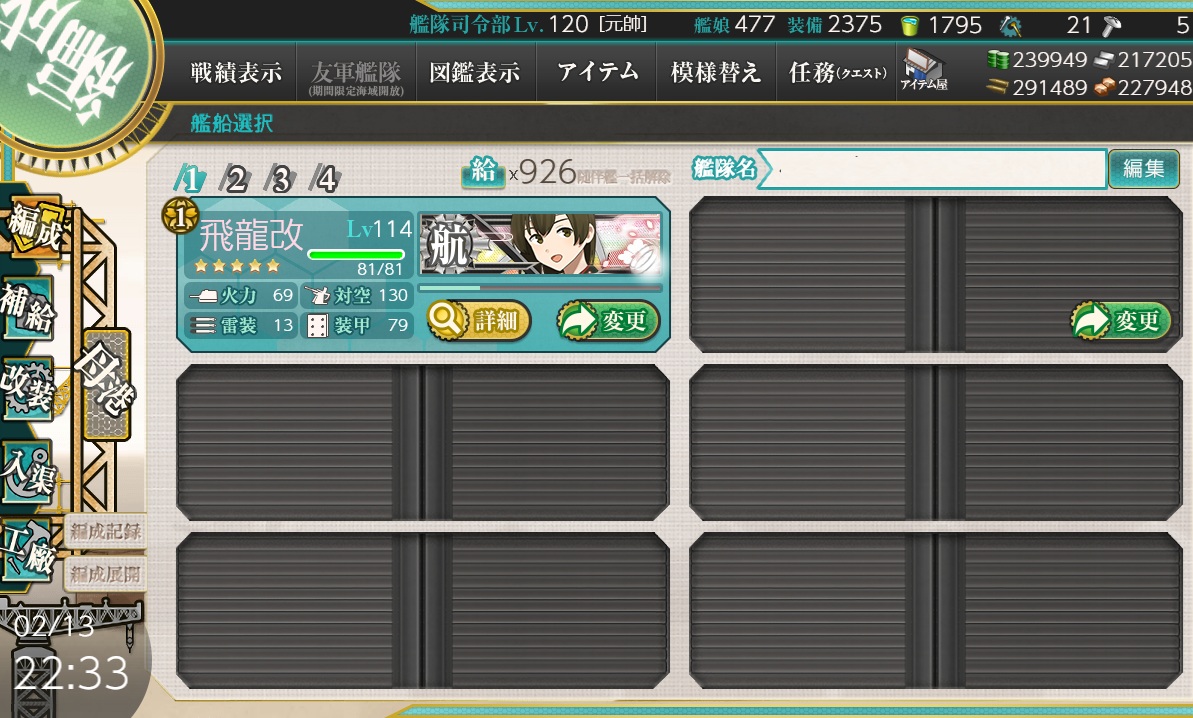1193x718 pixels.
Task: Open the 任務 quest list
Action: tap(836, 73)
